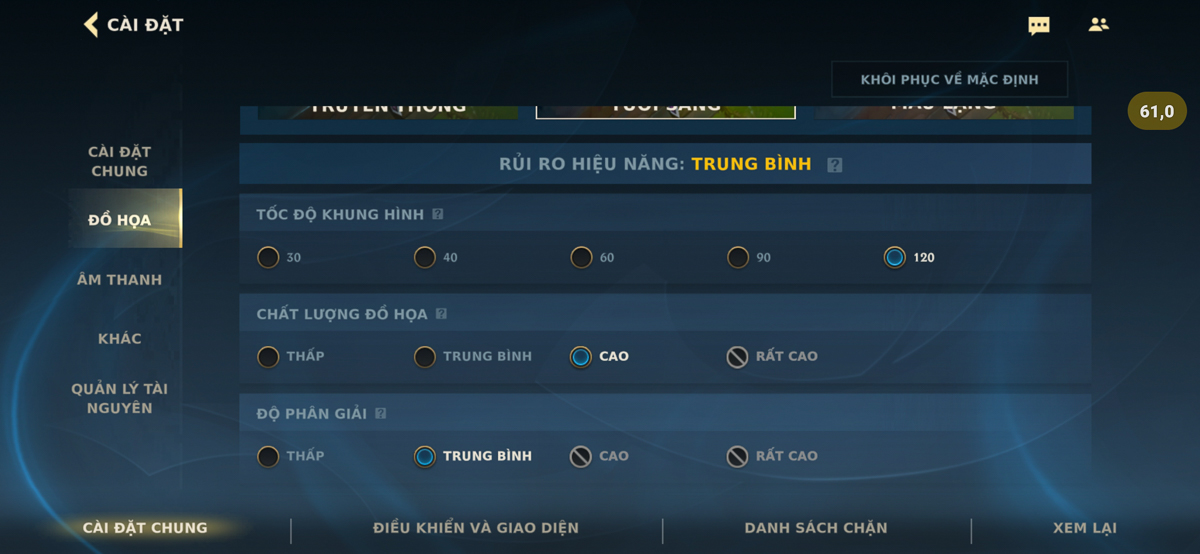Open Quản Lý Tài Nguyên tab

coord(120,398)
